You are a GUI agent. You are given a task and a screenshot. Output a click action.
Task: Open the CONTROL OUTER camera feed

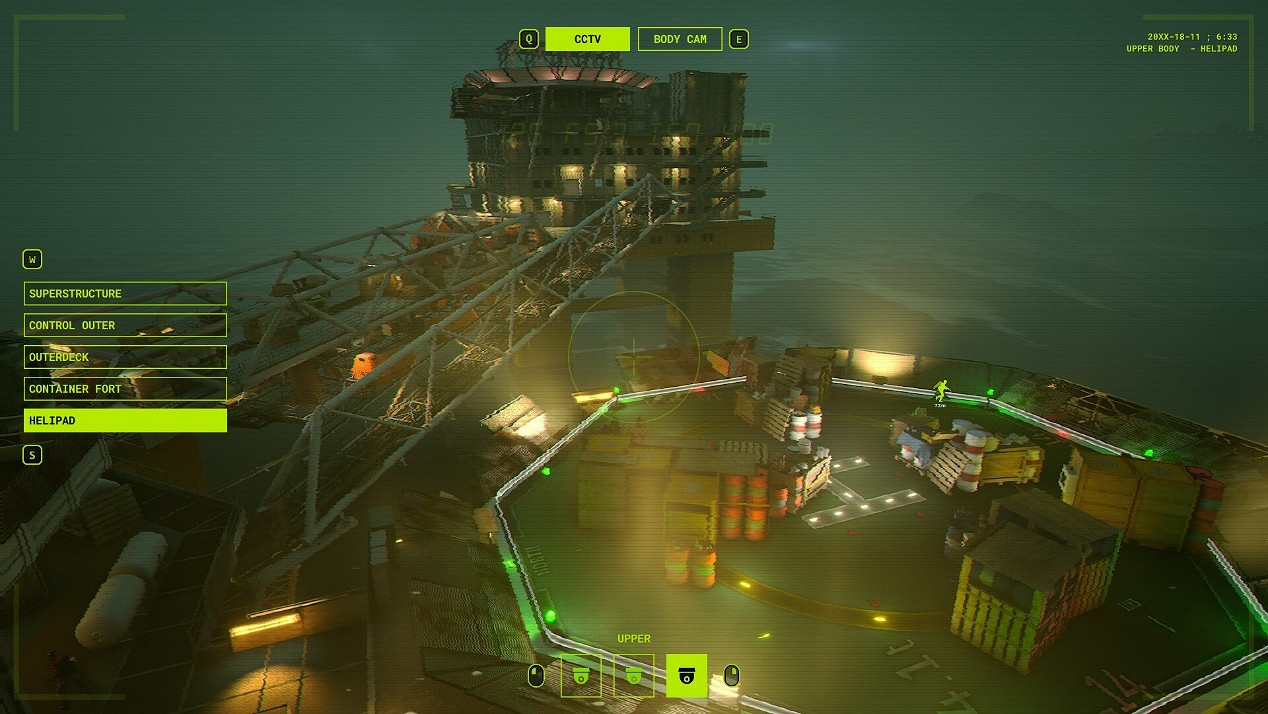pyautogui.click(x=125, y=325)
